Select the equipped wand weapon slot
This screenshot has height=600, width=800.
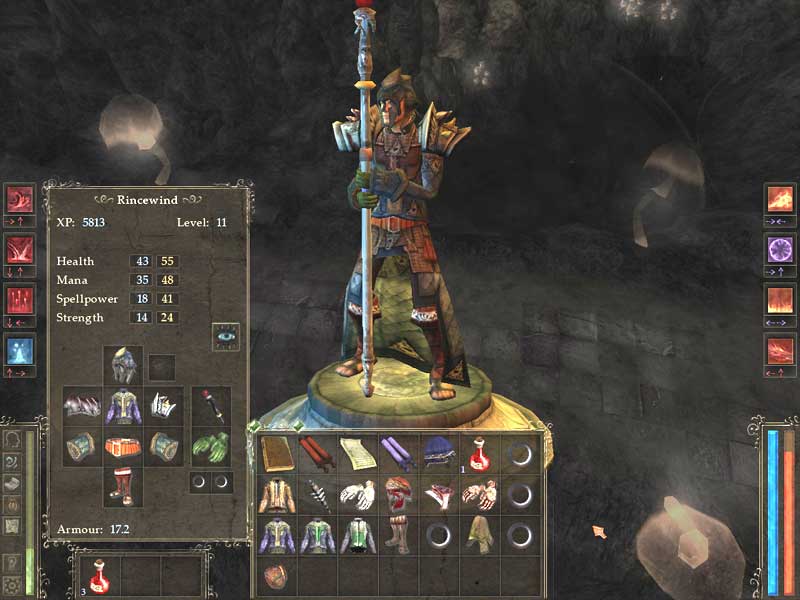click(210, 406)
